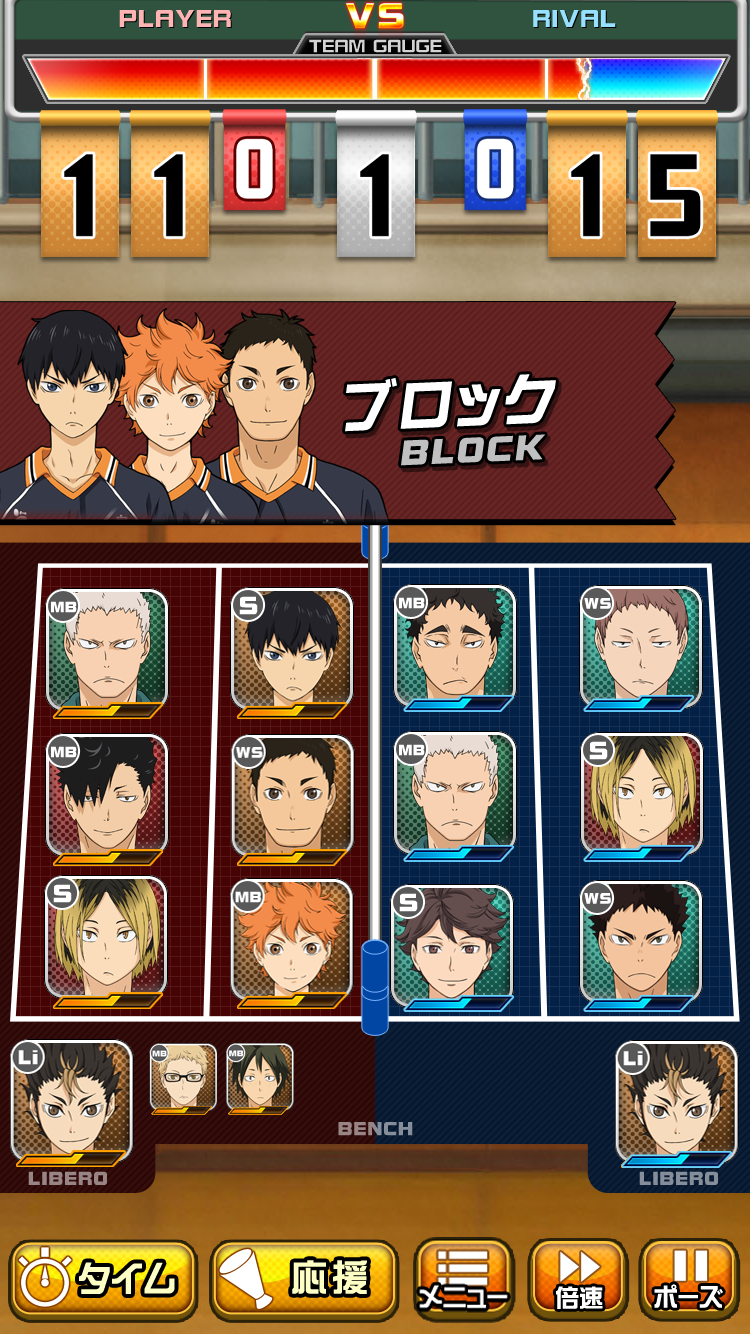Call a timeout with the タイム button

point(103,1280)
